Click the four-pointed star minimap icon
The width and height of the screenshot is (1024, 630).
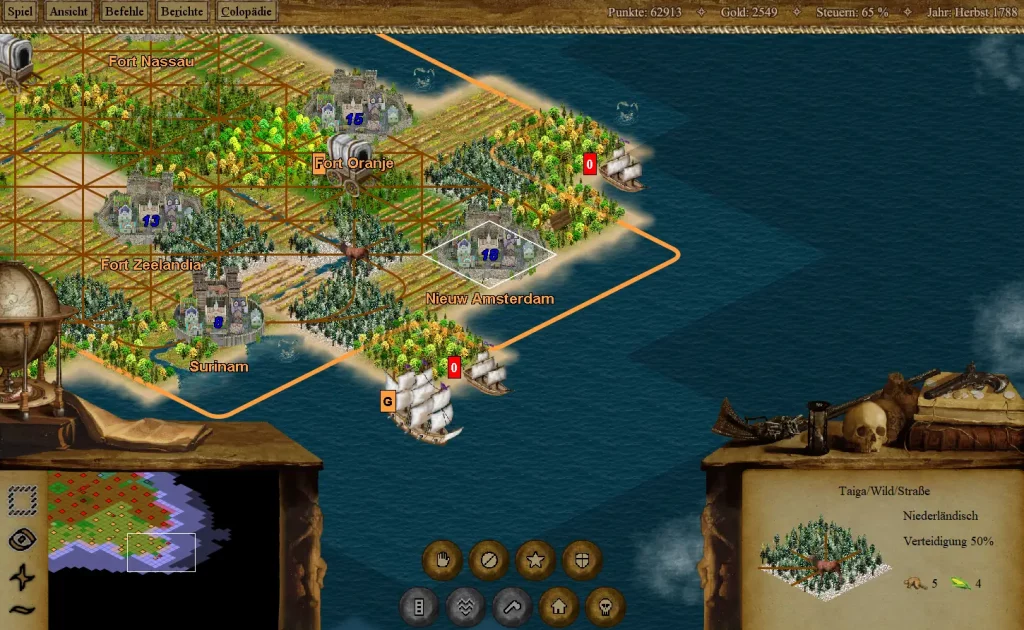pyautogui.click(x=23, y=577)
